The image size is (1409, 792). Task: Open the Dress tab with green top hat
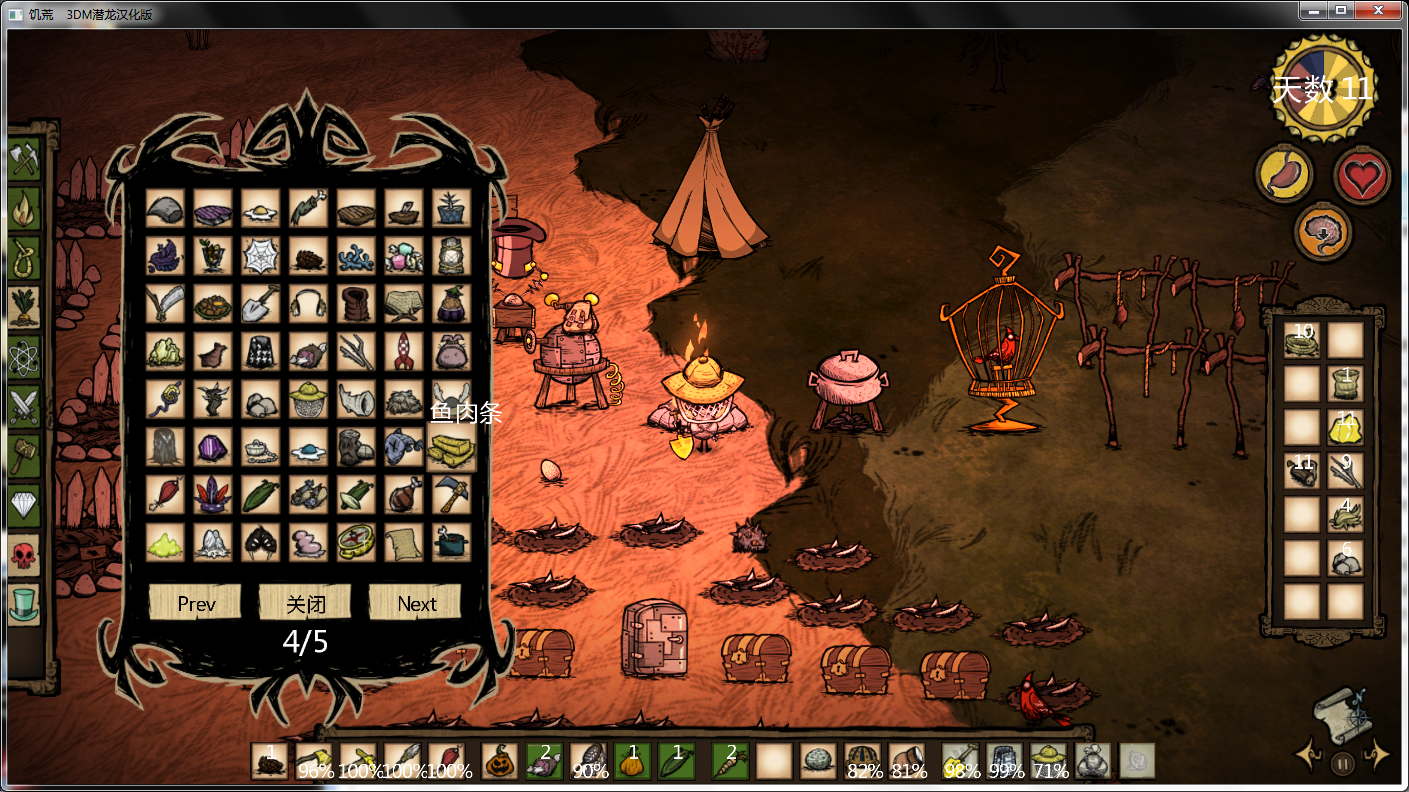[x=24, y=603]
